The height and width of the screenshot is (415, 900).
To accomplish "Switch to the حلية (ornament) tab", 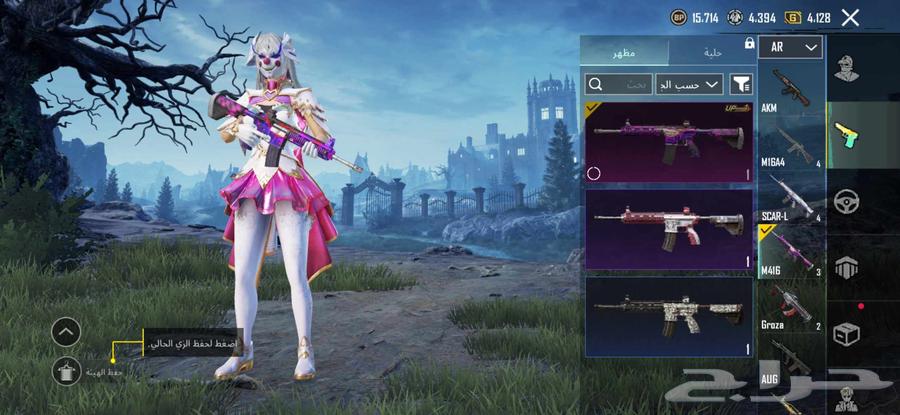I will (x=710, y=52).
